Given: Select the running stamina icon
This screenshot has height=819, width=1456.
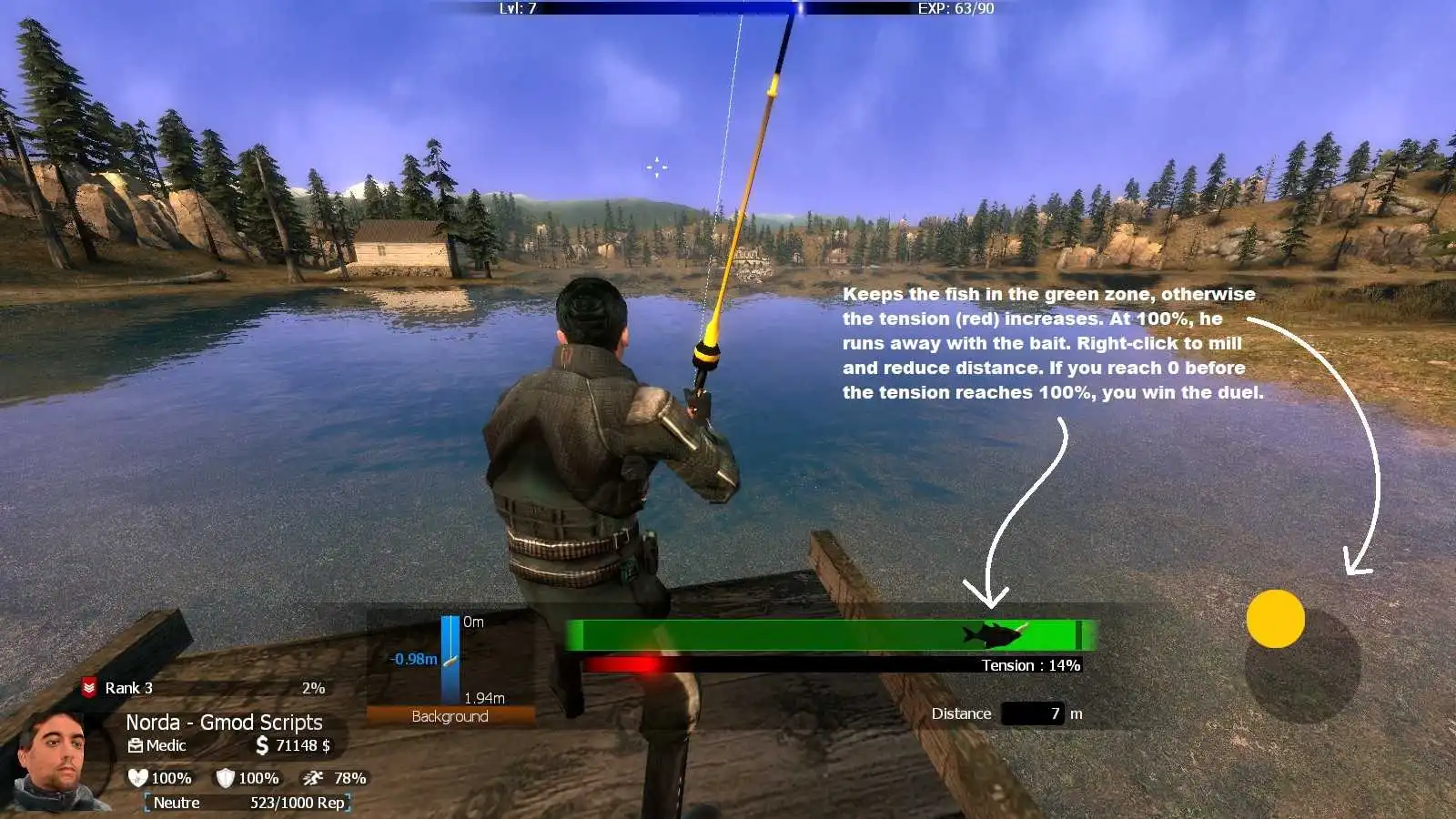Looking at the screenshot, I should click(311, 778).
